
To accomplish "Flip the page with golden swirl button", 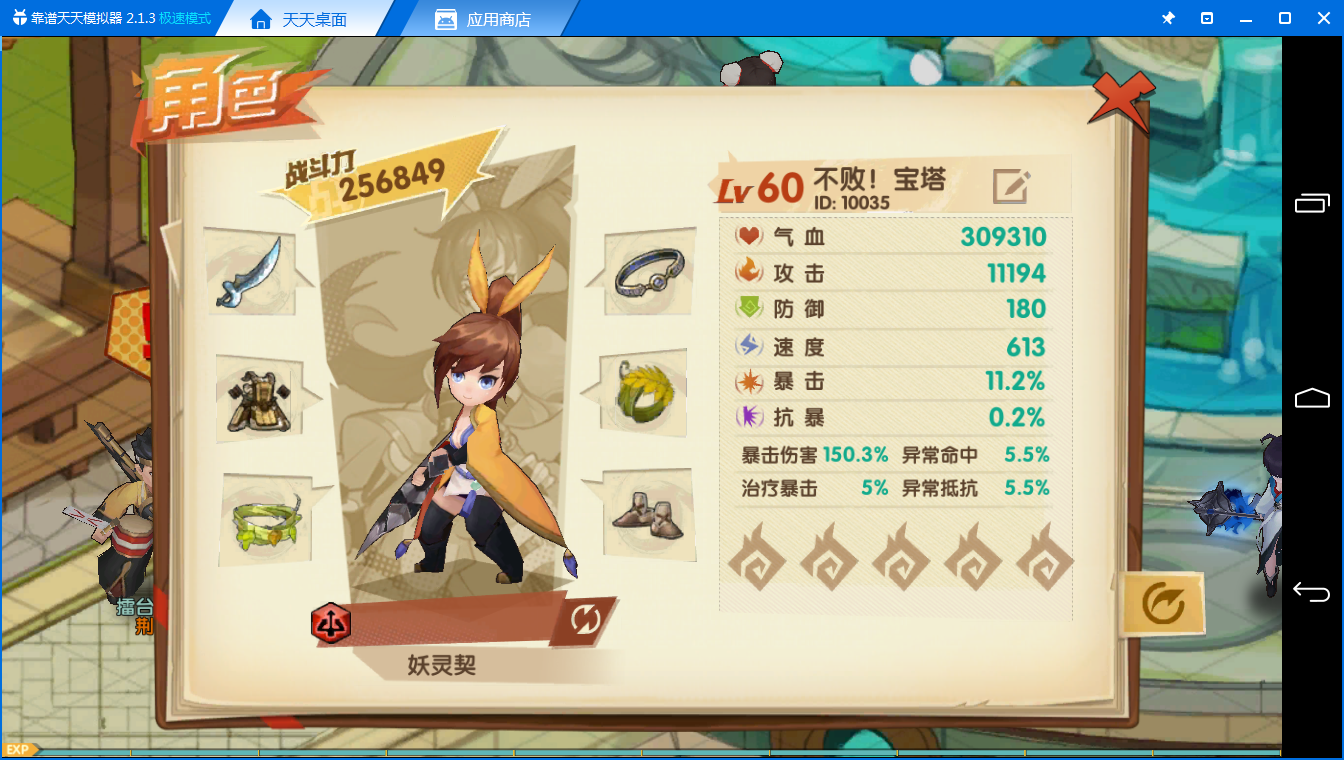I will (x=1161, y=603).
